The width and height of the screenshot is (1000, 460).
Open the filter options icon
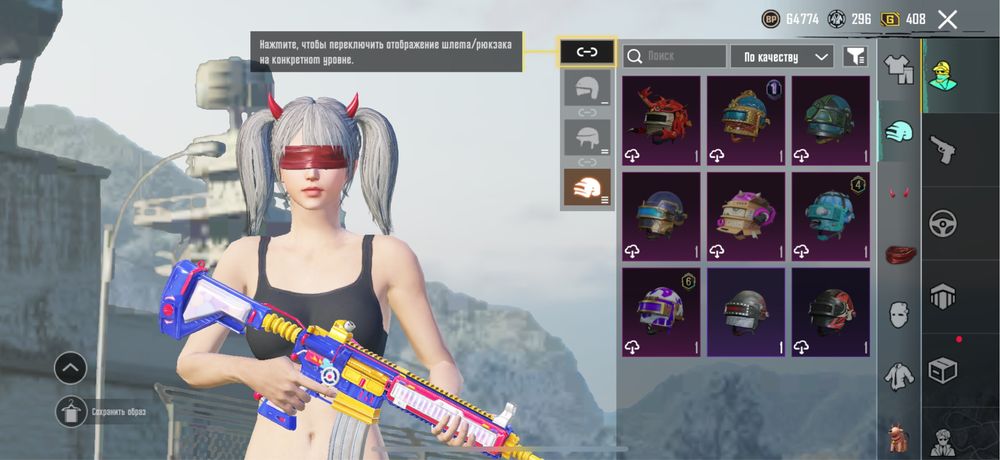(855, 57)
